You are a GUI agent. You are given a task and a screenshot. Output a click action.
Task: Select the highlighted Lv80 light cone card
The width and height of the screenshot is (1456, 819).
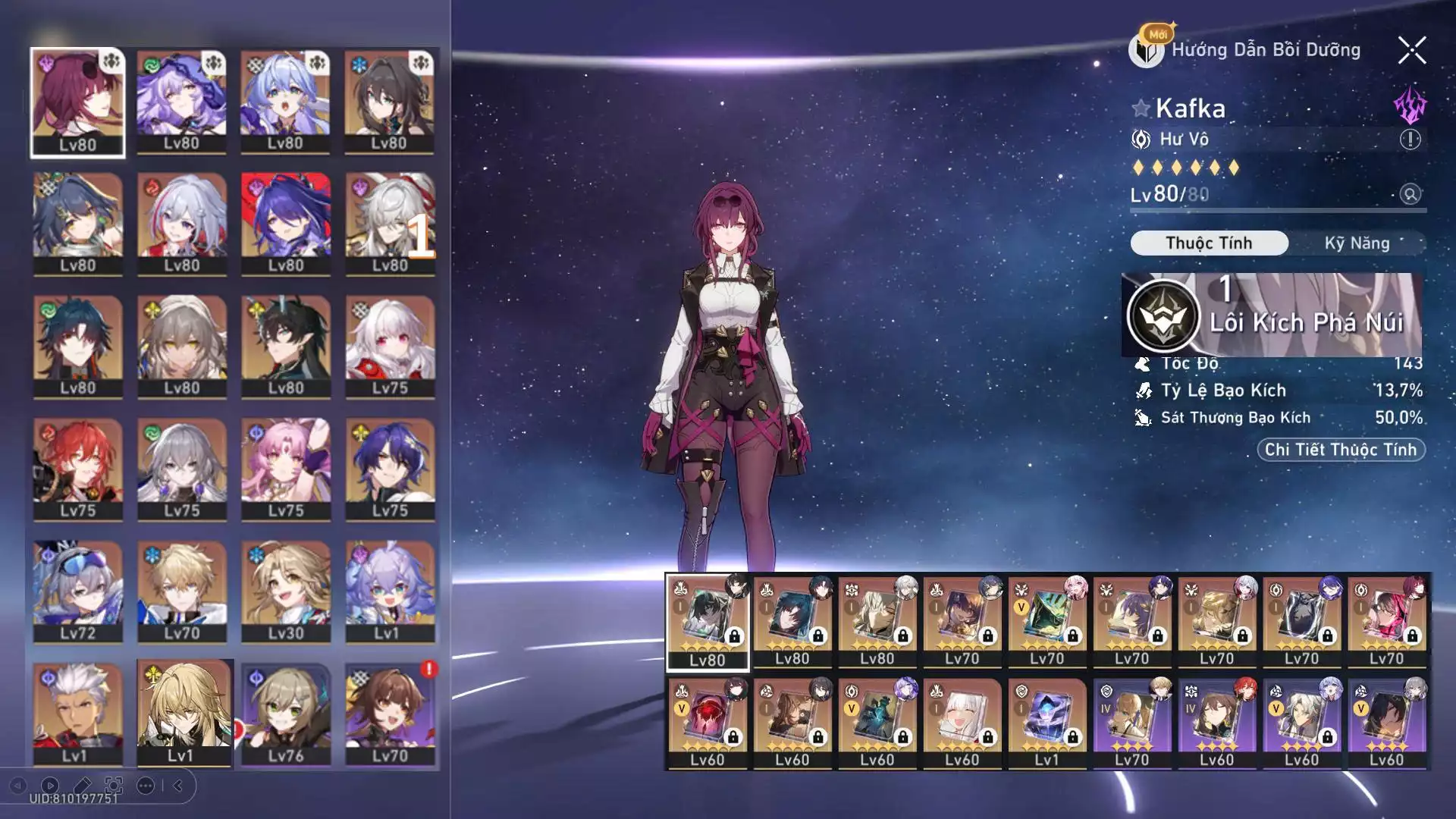pos(707,622)
